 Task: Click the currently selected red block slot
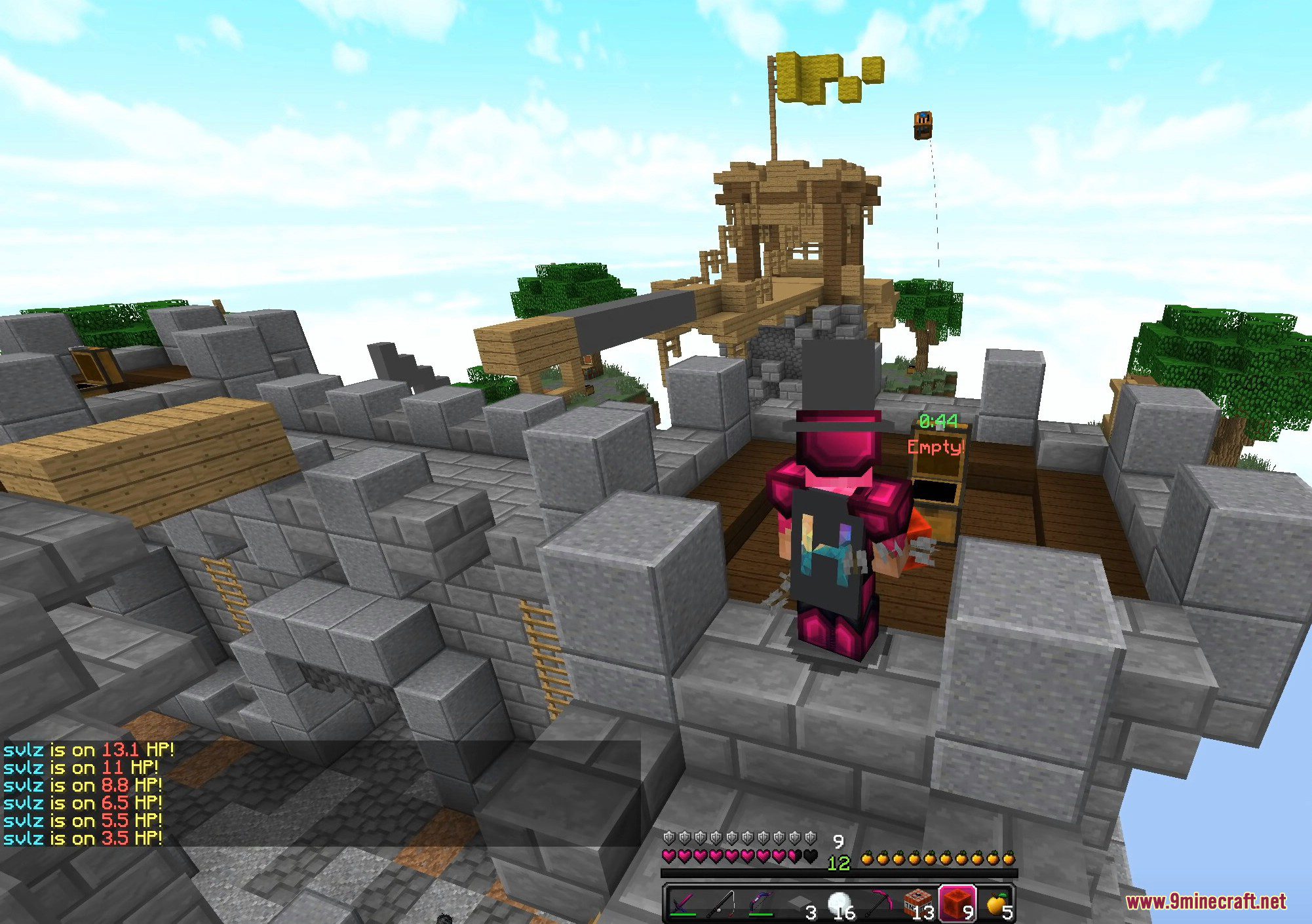coord(957,900)
